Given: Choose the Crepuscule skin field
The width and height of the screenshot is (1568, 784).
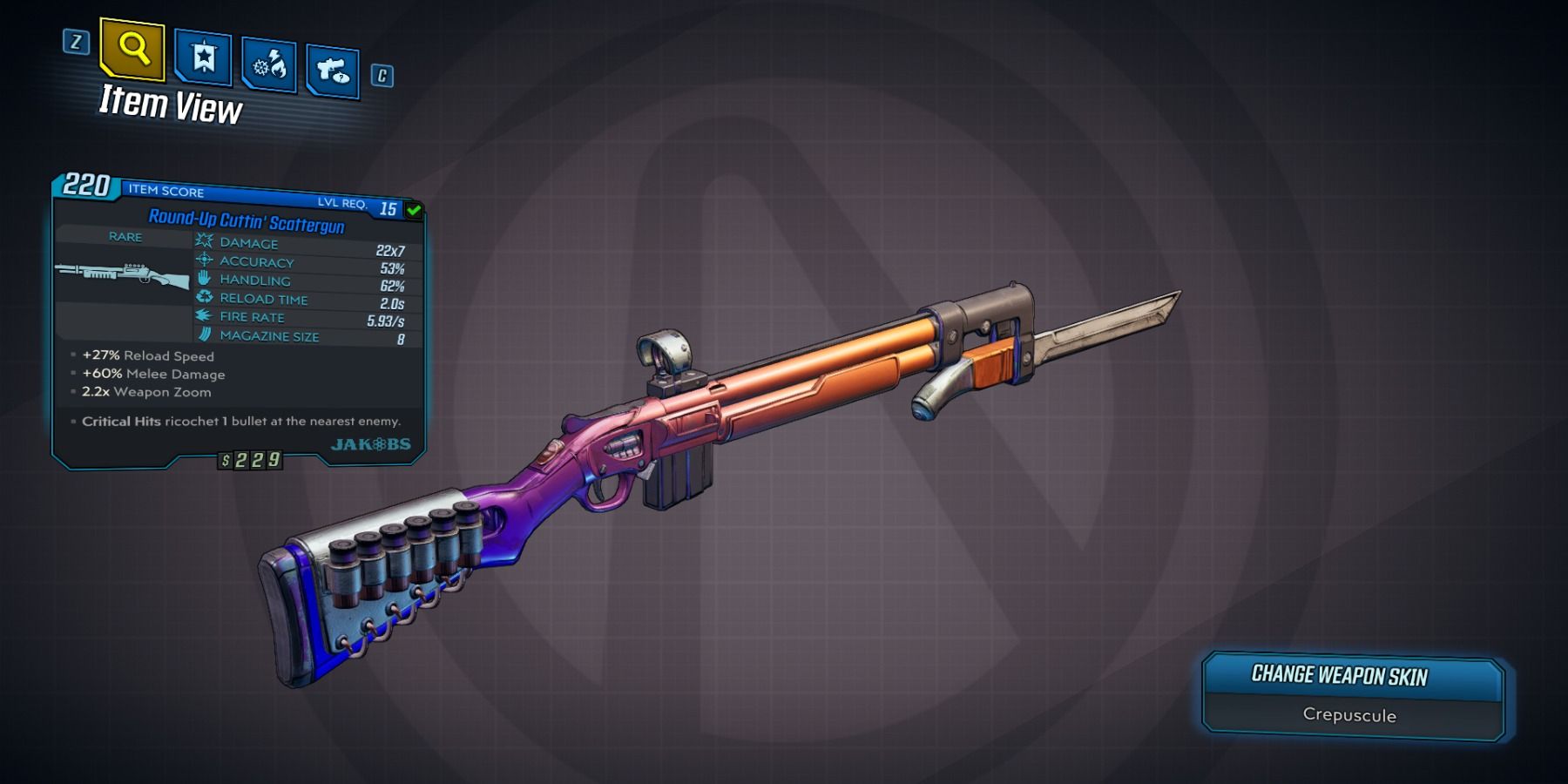Looking at the screenshot, I should coord(1349,715).
